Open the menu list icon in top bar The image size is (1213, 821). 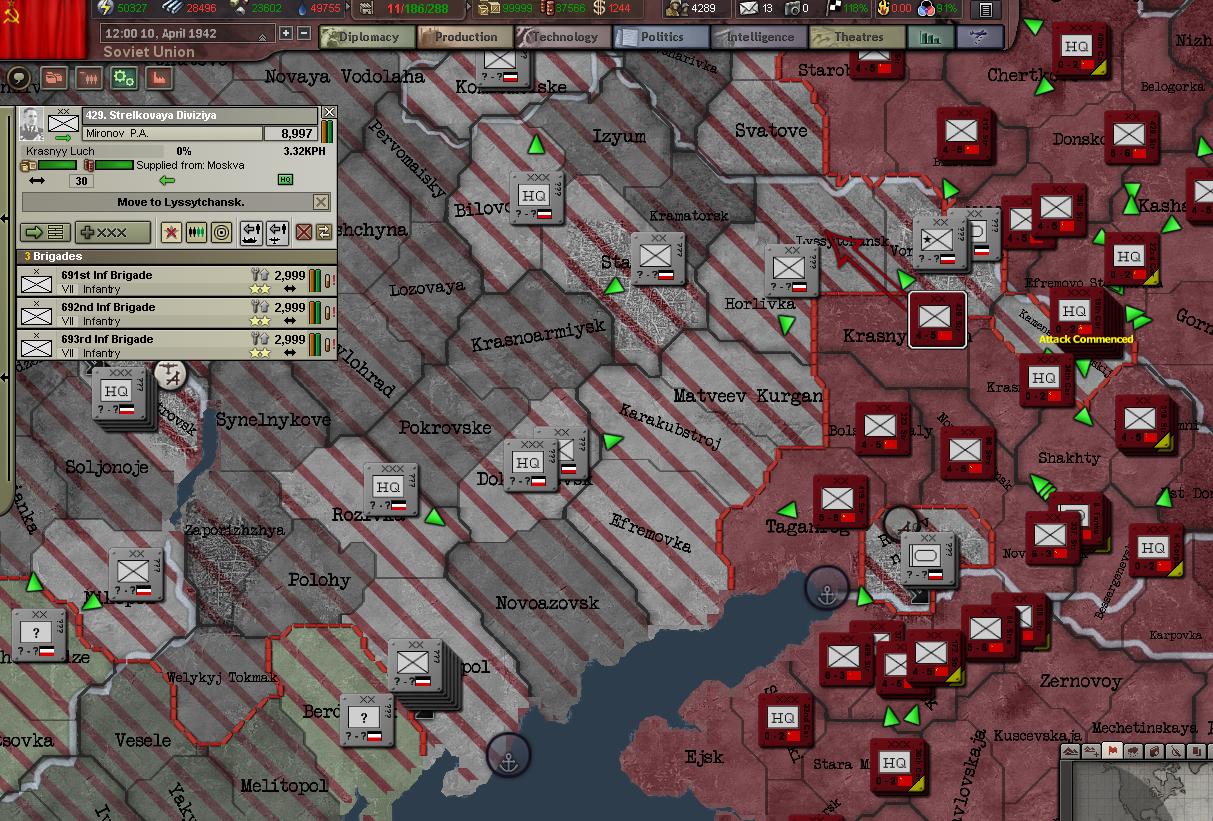986,10
